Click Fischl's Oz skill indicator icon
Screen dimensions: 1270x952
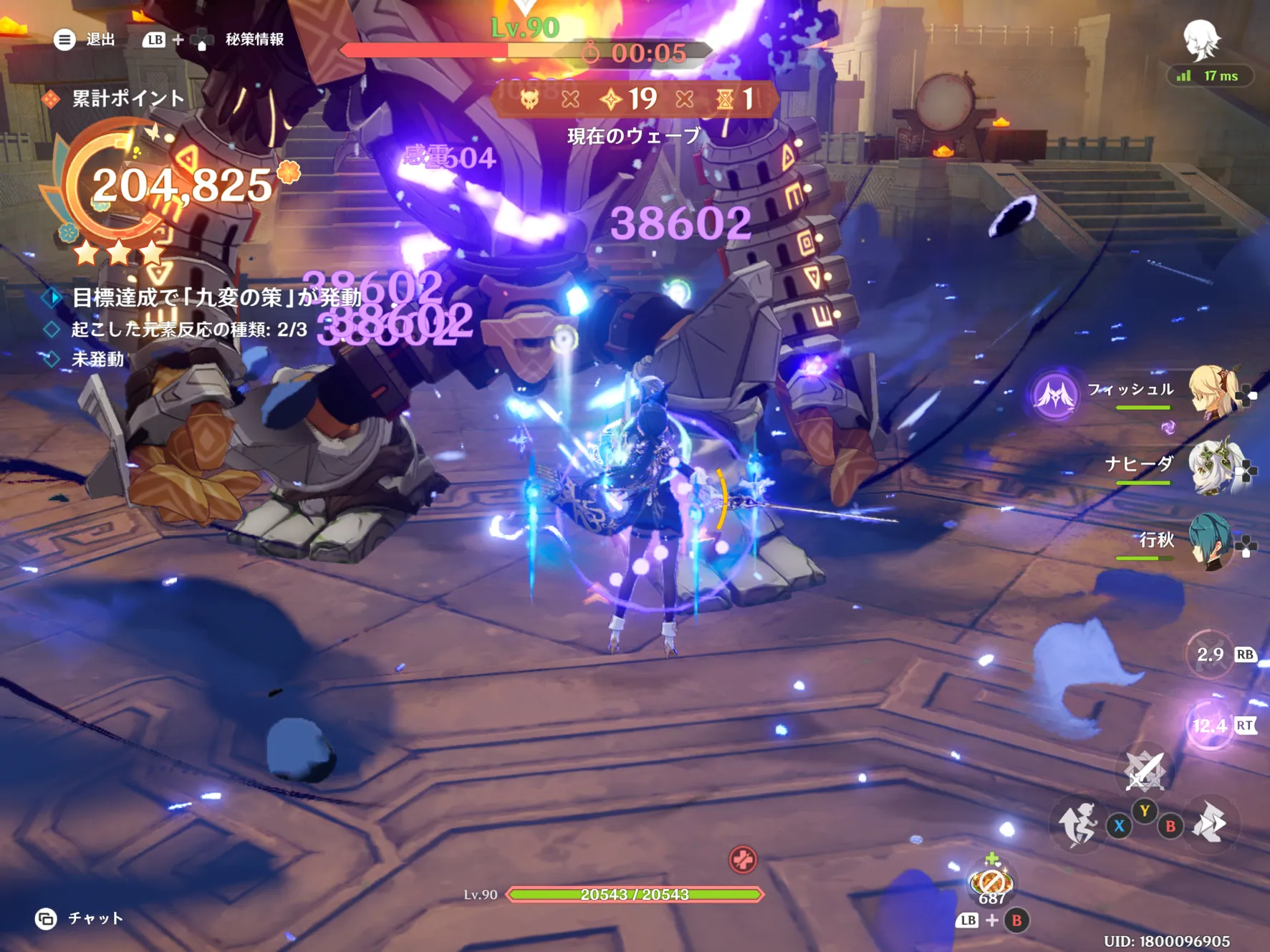pos(1054,395)
